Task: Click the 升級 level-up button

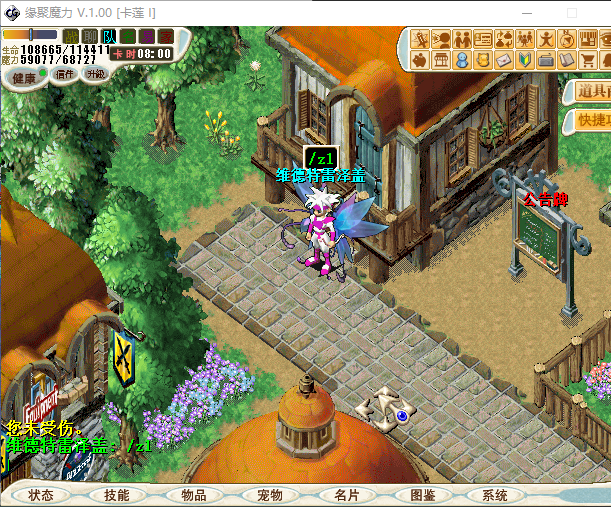Action: click(95, 74)
